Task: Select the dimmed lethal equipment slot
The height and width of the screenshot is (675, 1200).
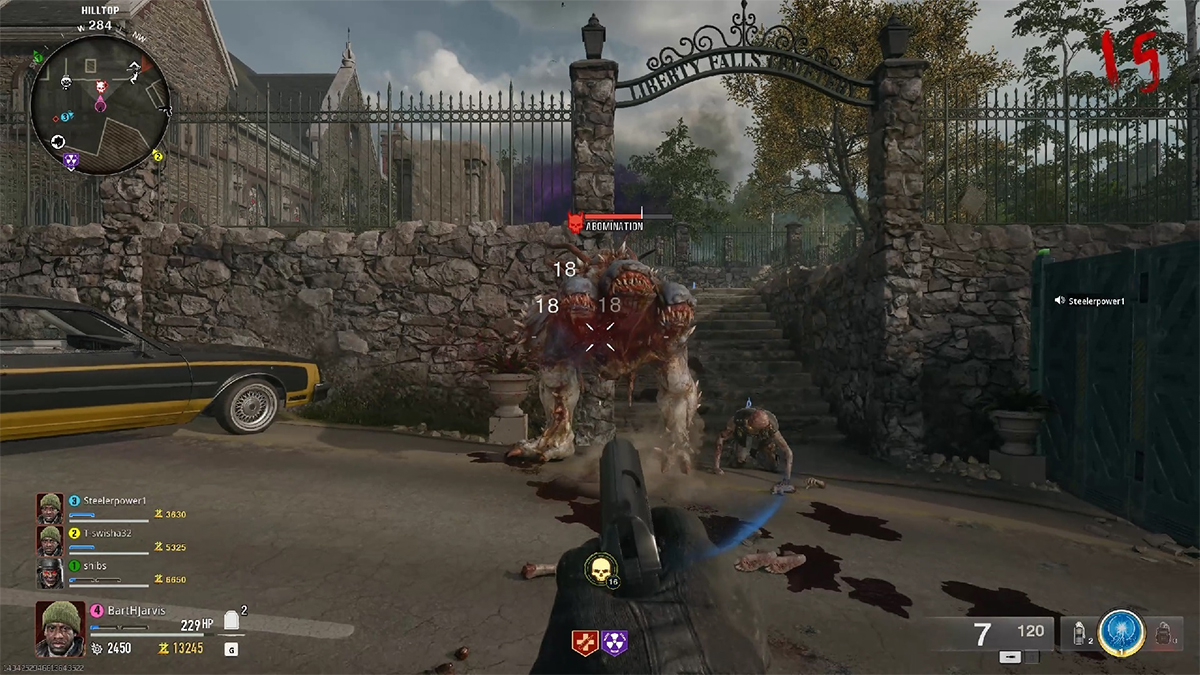Action: 1162,633
